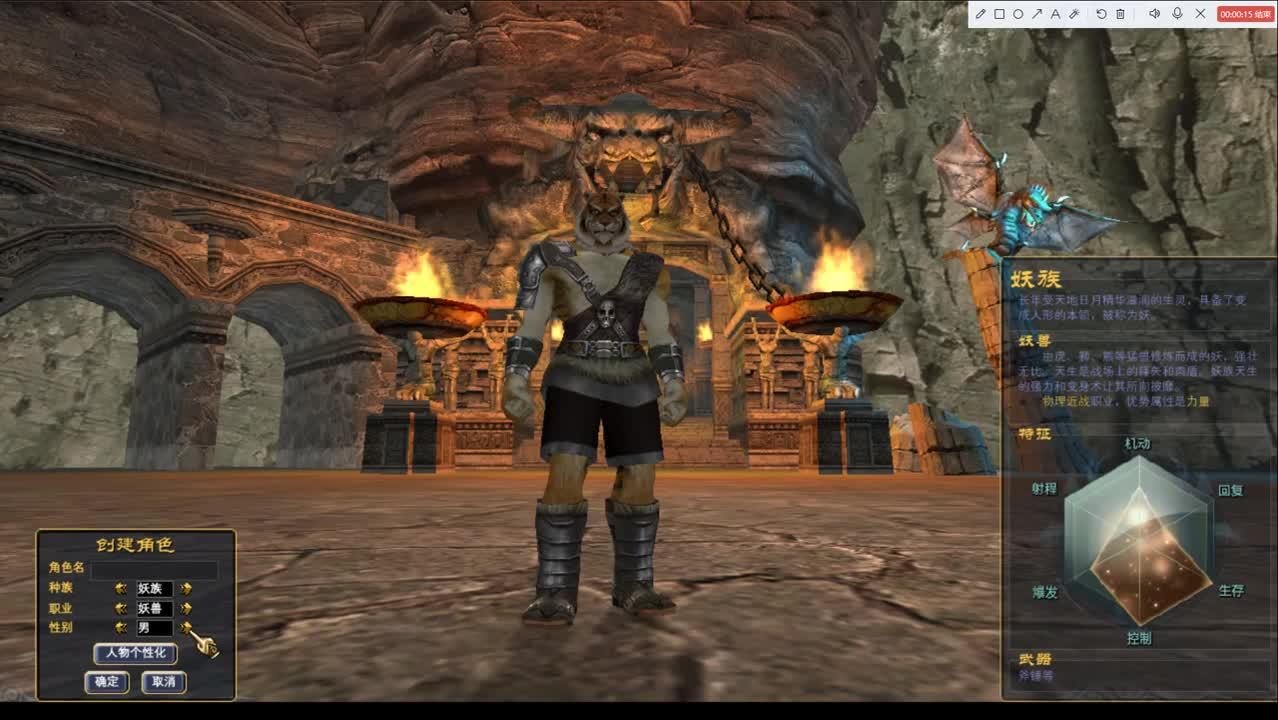Viewport: 1278px width, 720px height.
Task: Switch to next class using 职业 right arrow
Action: coord(186,608)
